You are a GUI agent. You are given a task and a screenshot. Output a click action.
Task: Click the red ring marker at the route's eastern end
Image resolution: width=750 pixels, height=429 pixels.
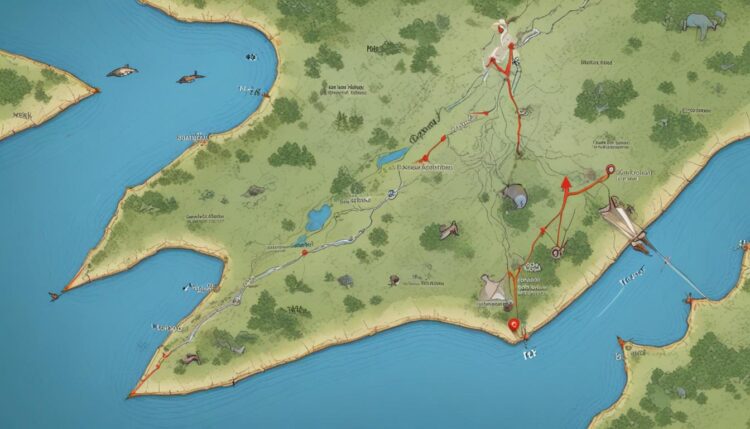point(612,172)
